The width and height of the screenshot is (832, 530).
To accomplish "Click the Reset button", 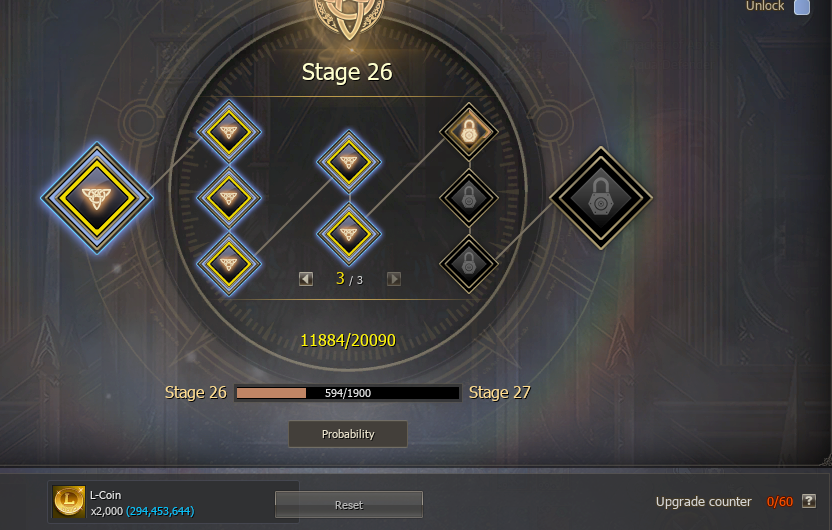I will tap(349, 505).
